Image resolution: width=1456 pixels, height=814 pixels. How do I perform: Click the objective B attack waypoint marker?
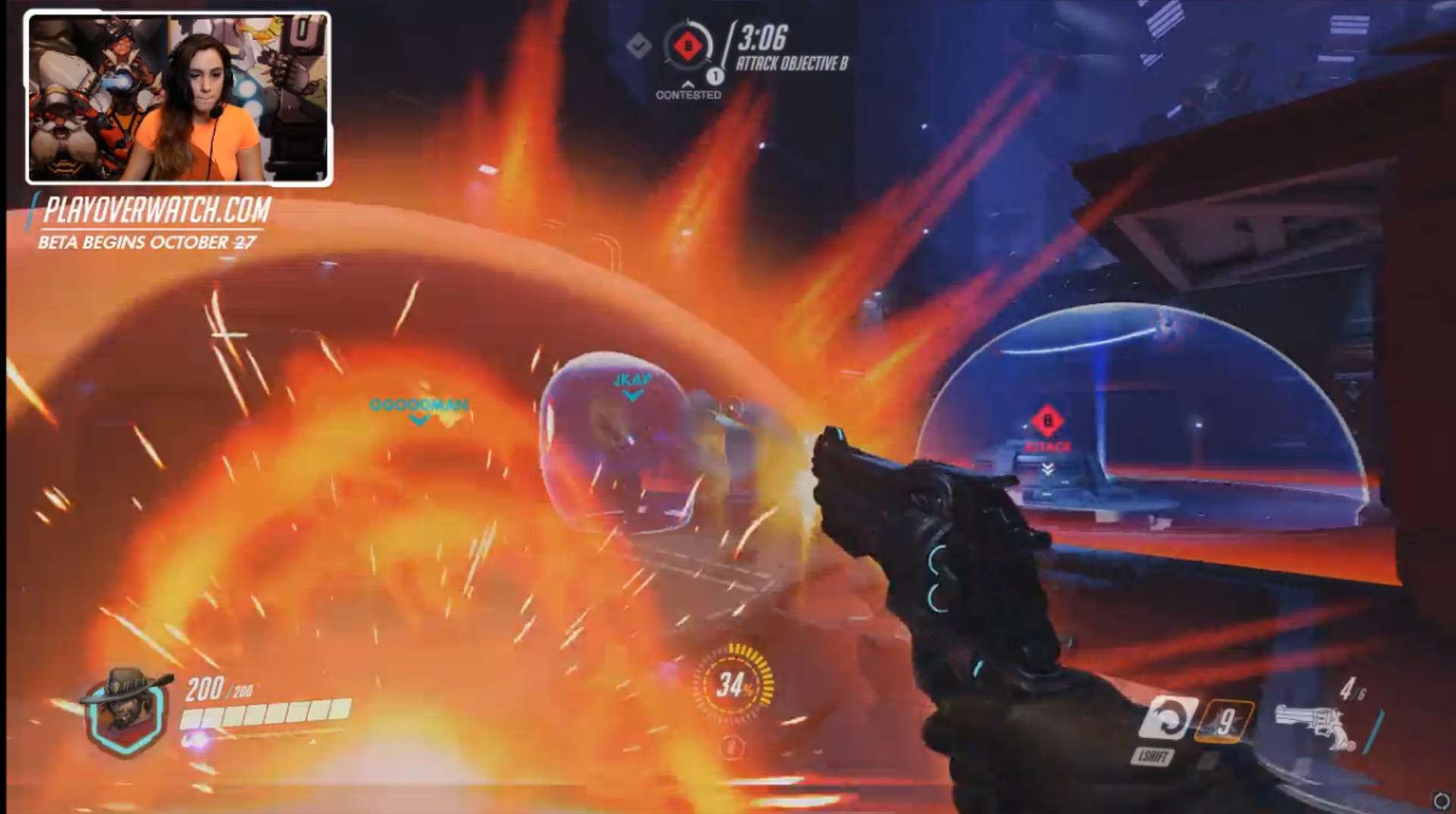pos(1047,422)
